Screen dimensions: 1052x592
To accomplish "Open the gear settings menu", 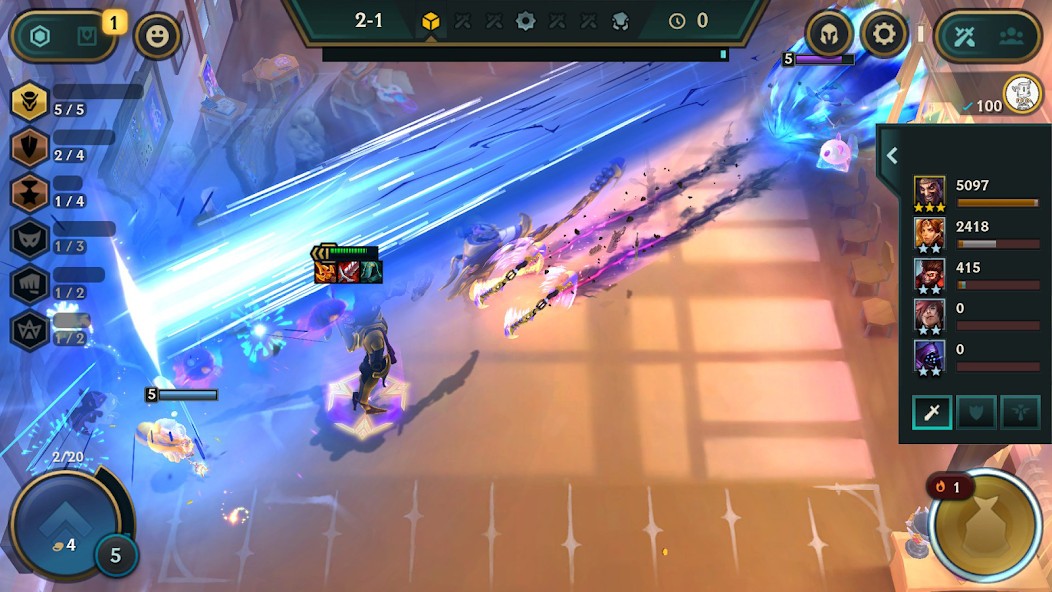I will coord(884,36).
